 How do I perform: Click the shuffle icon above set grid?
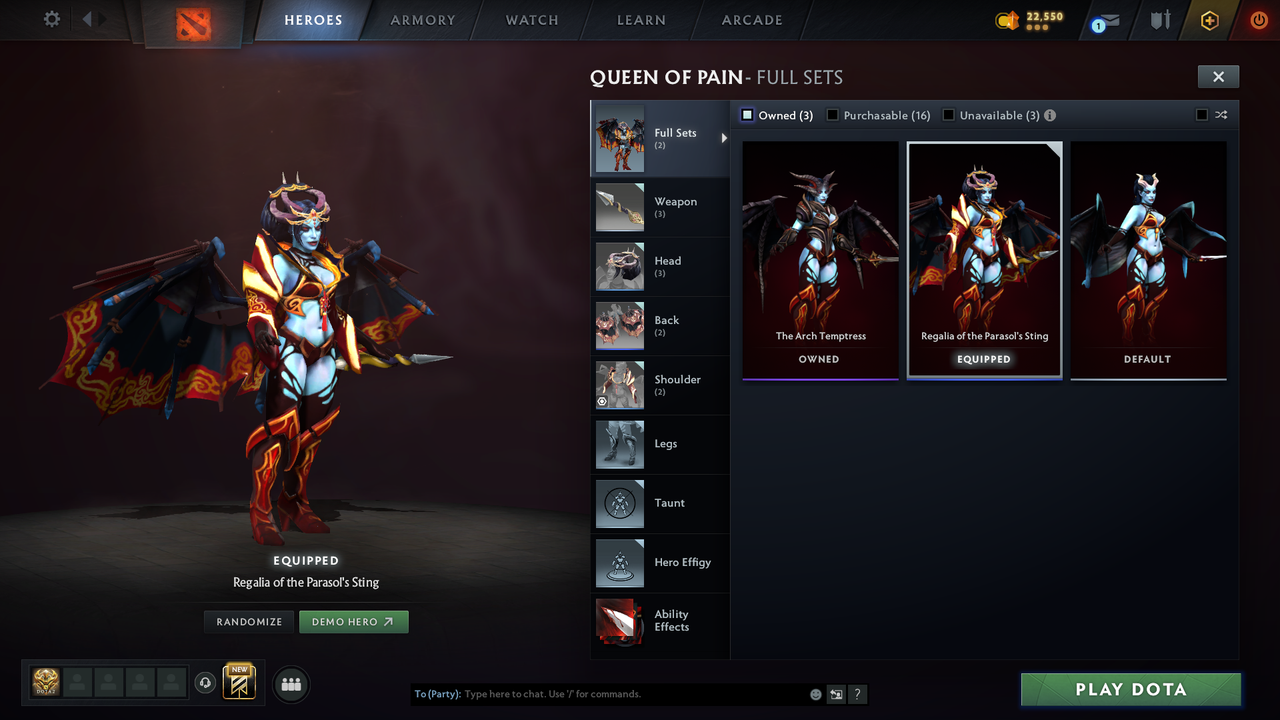tap(1222, 115)
